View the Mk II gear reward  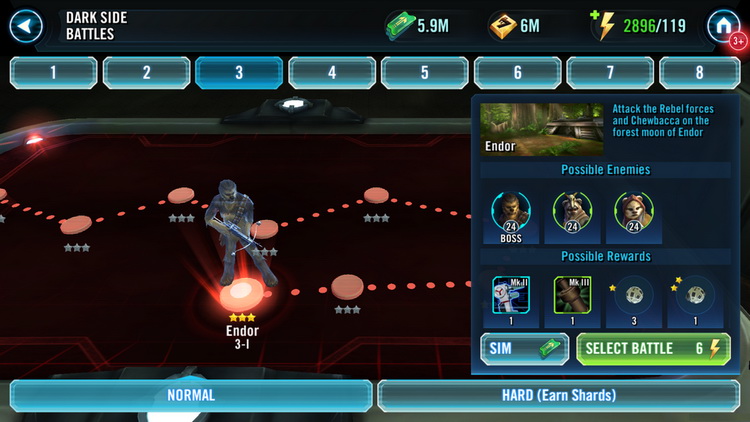point(511,296)
